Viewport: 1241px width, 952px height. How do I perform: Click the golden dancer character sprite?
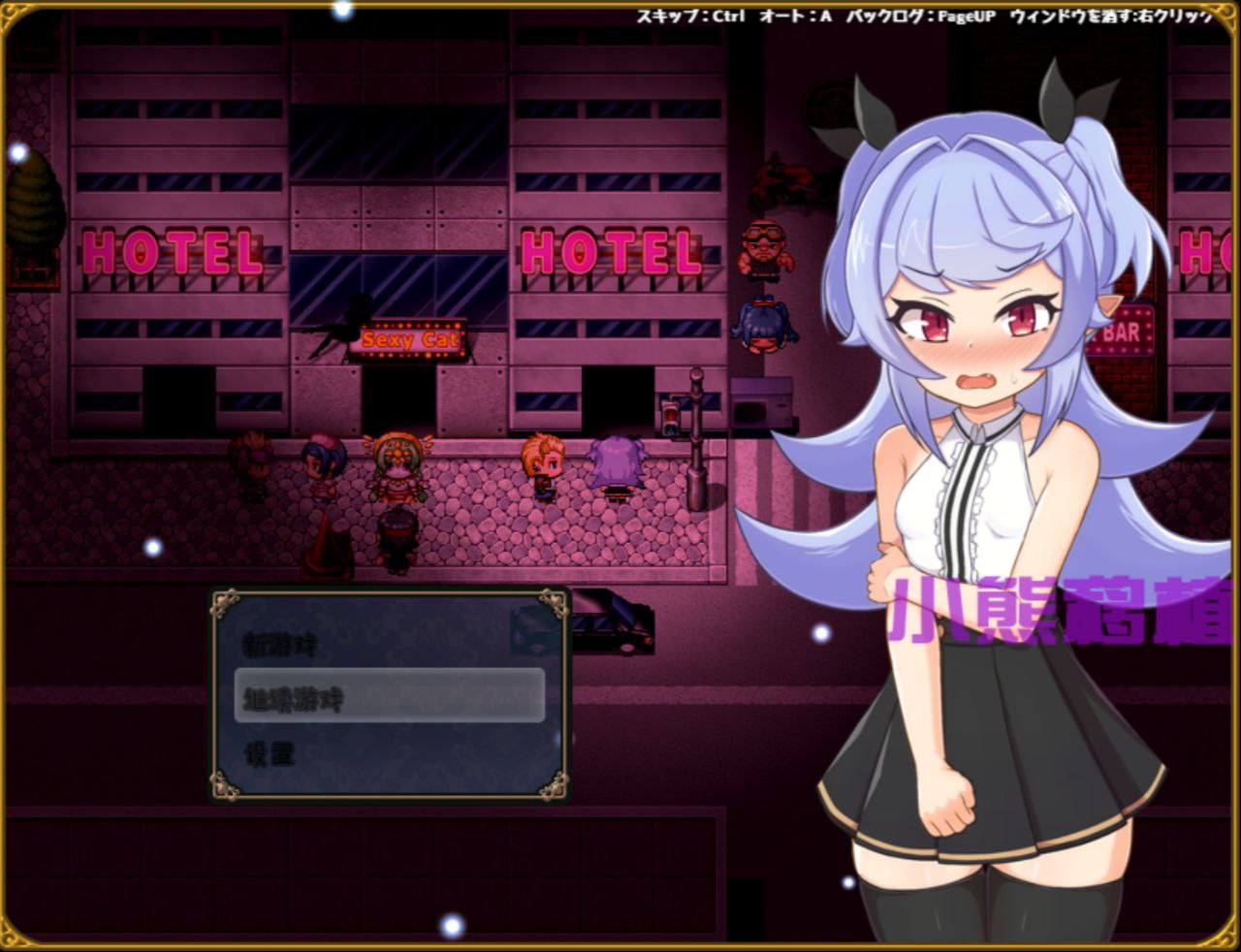[398, 460]
